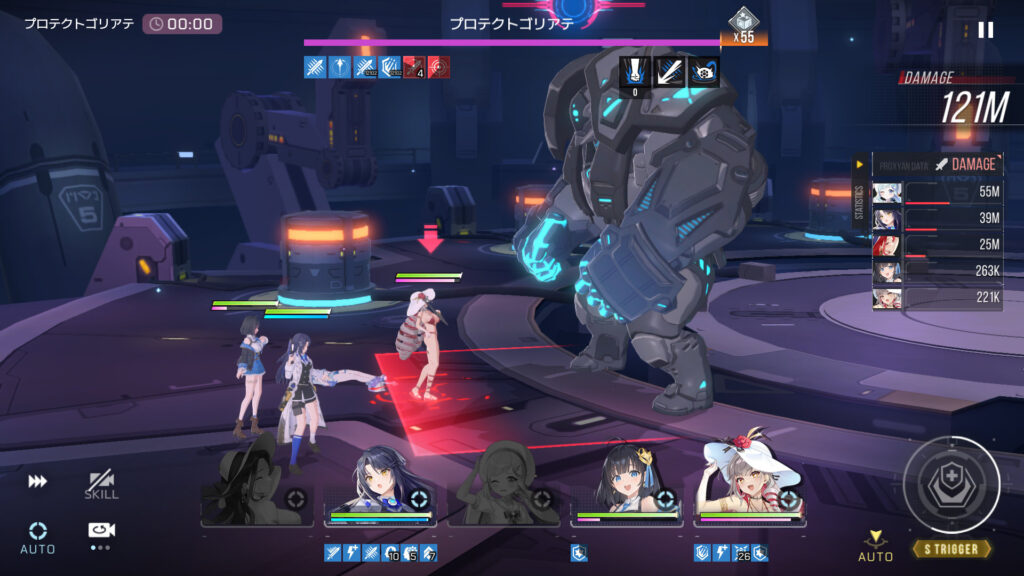Activate the S TRIGGER shield button

pos(951,485)
